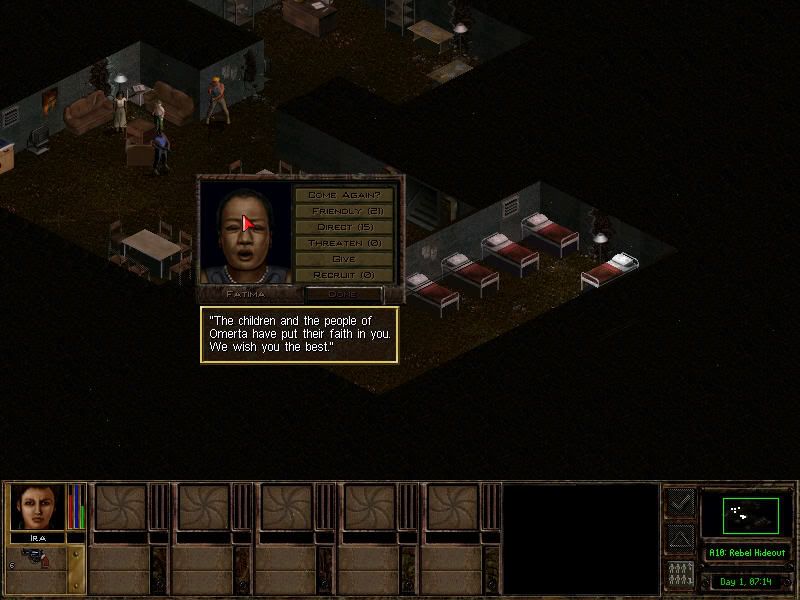Choose the Threaten dialogue option
Viewport: 800px width, 600px height.
pos(343,243)
